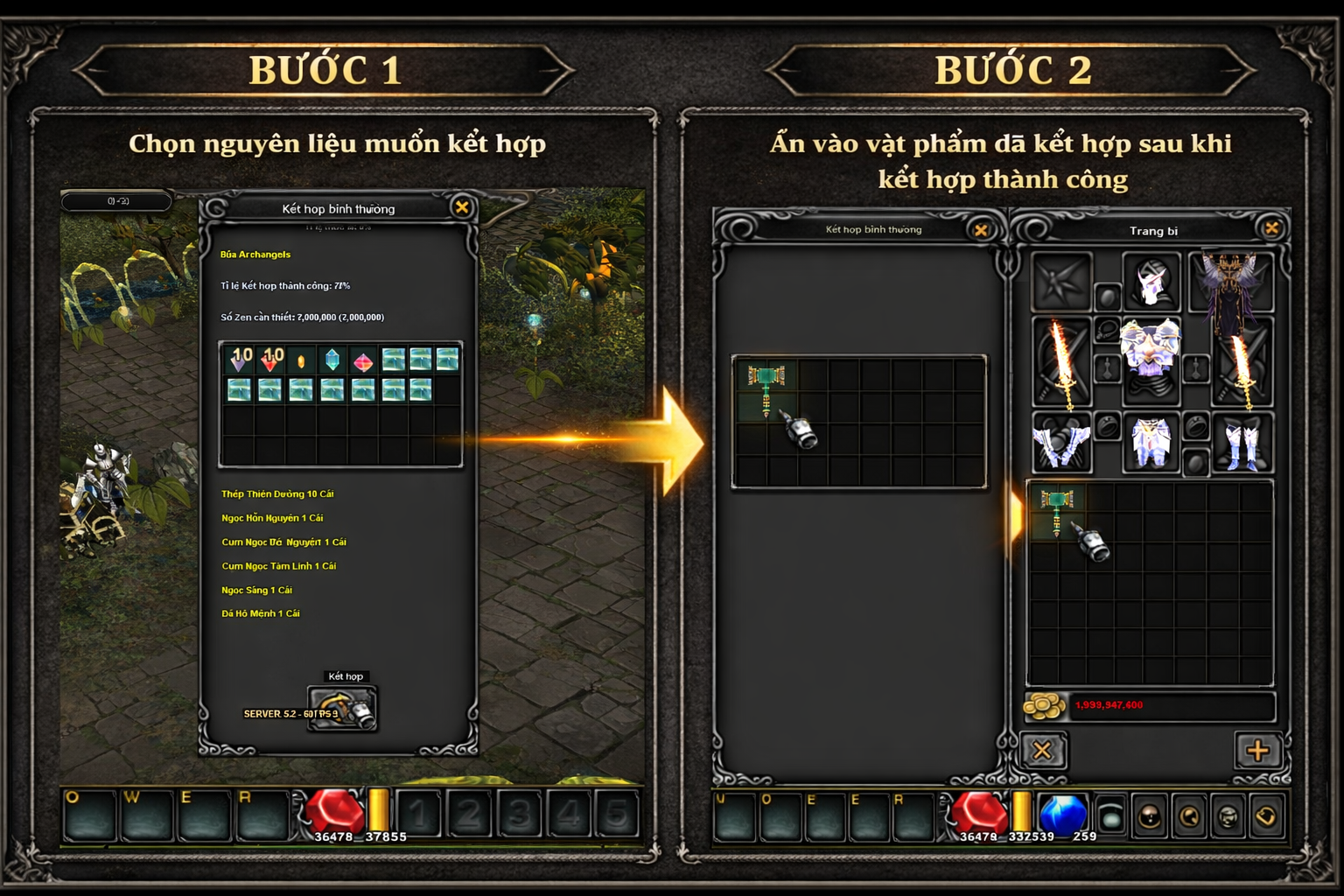Select the red gem stack of 10

coord(270,359)
